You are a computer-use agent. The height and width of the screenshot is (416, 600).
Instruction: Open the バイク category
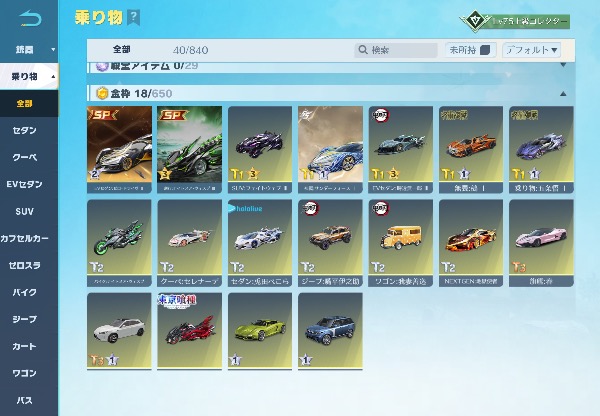pyautogui.click(x=25, y=293)
